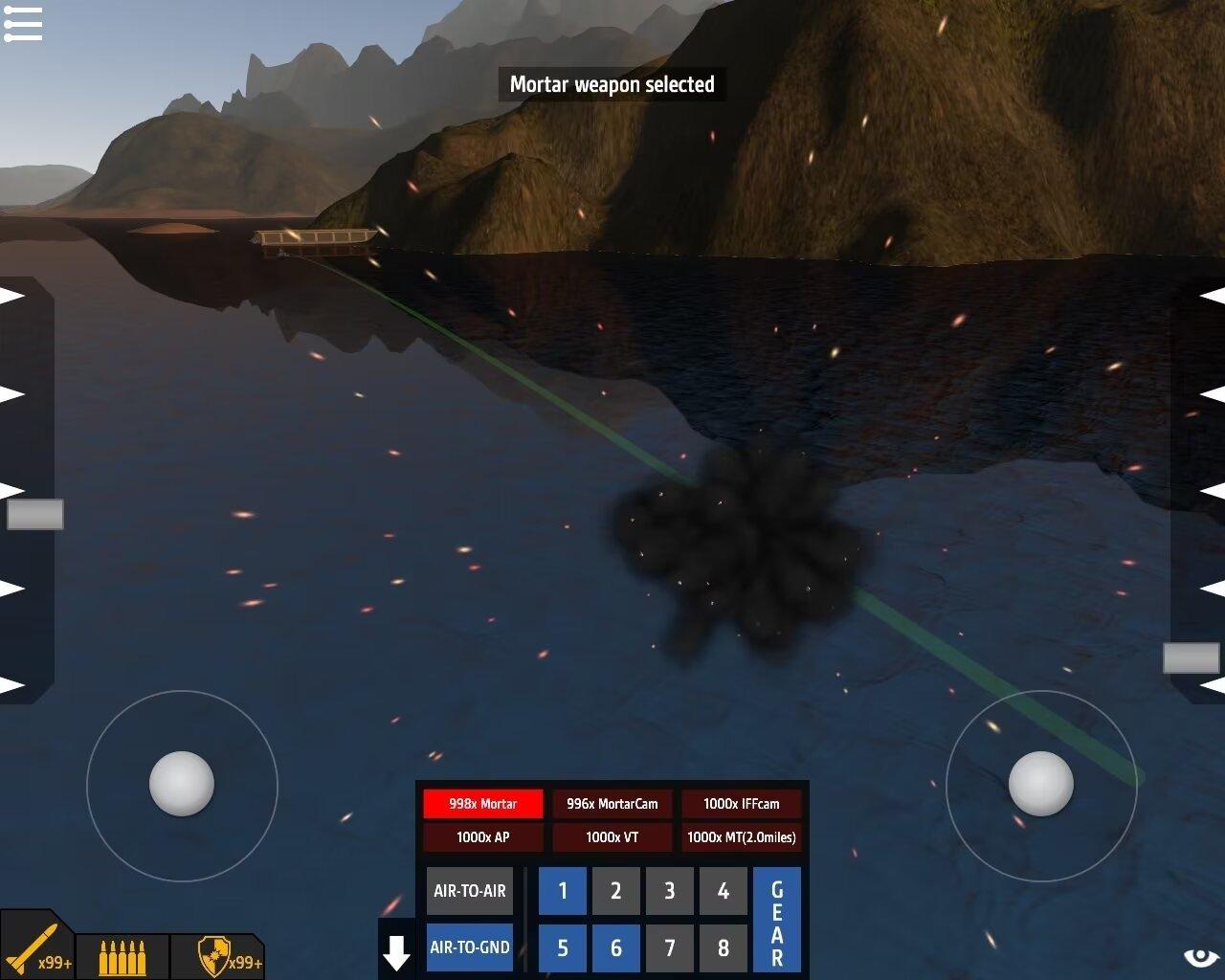1225x980 pixels.
Task: Choose the 996x MortarCam weapon
Action: coord(612,804)
